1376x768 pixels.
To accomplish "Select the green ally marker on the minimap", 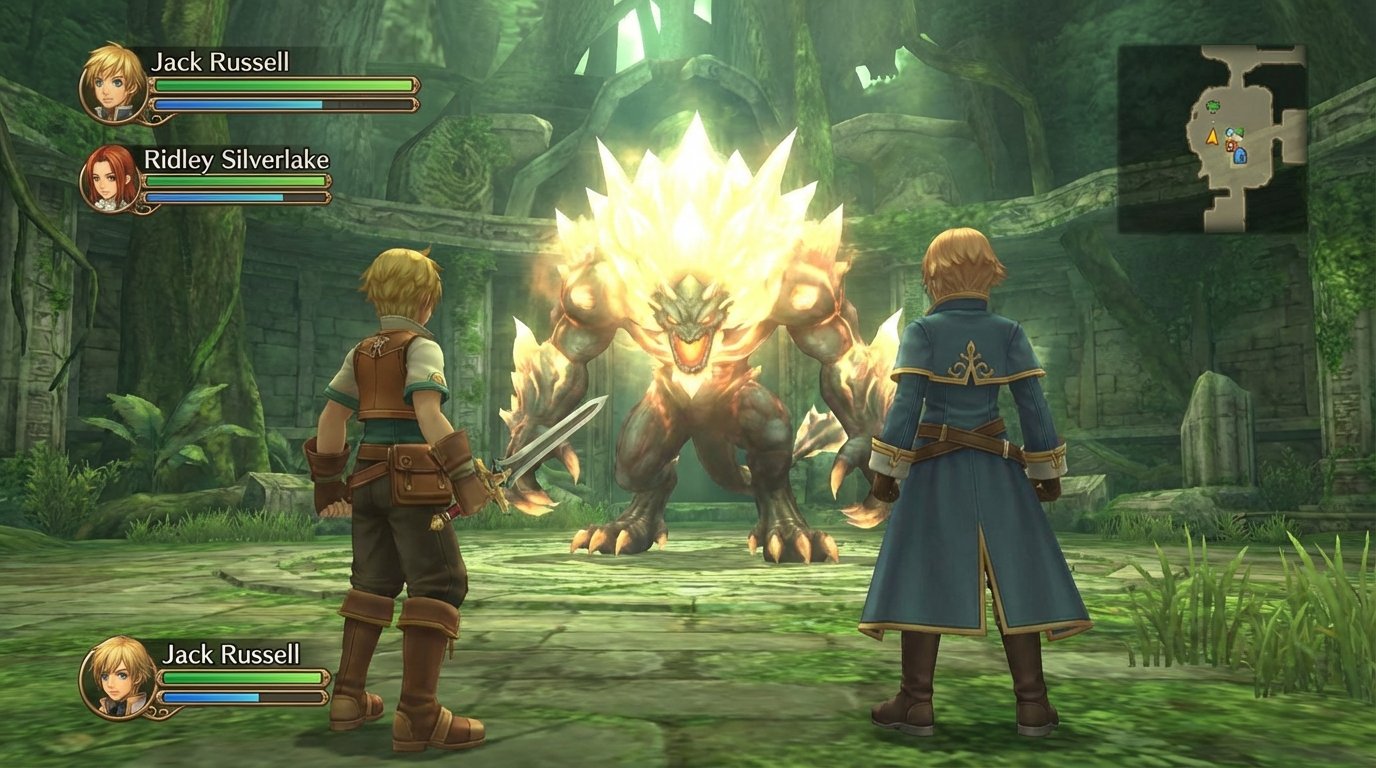I will click(1240, 133).
